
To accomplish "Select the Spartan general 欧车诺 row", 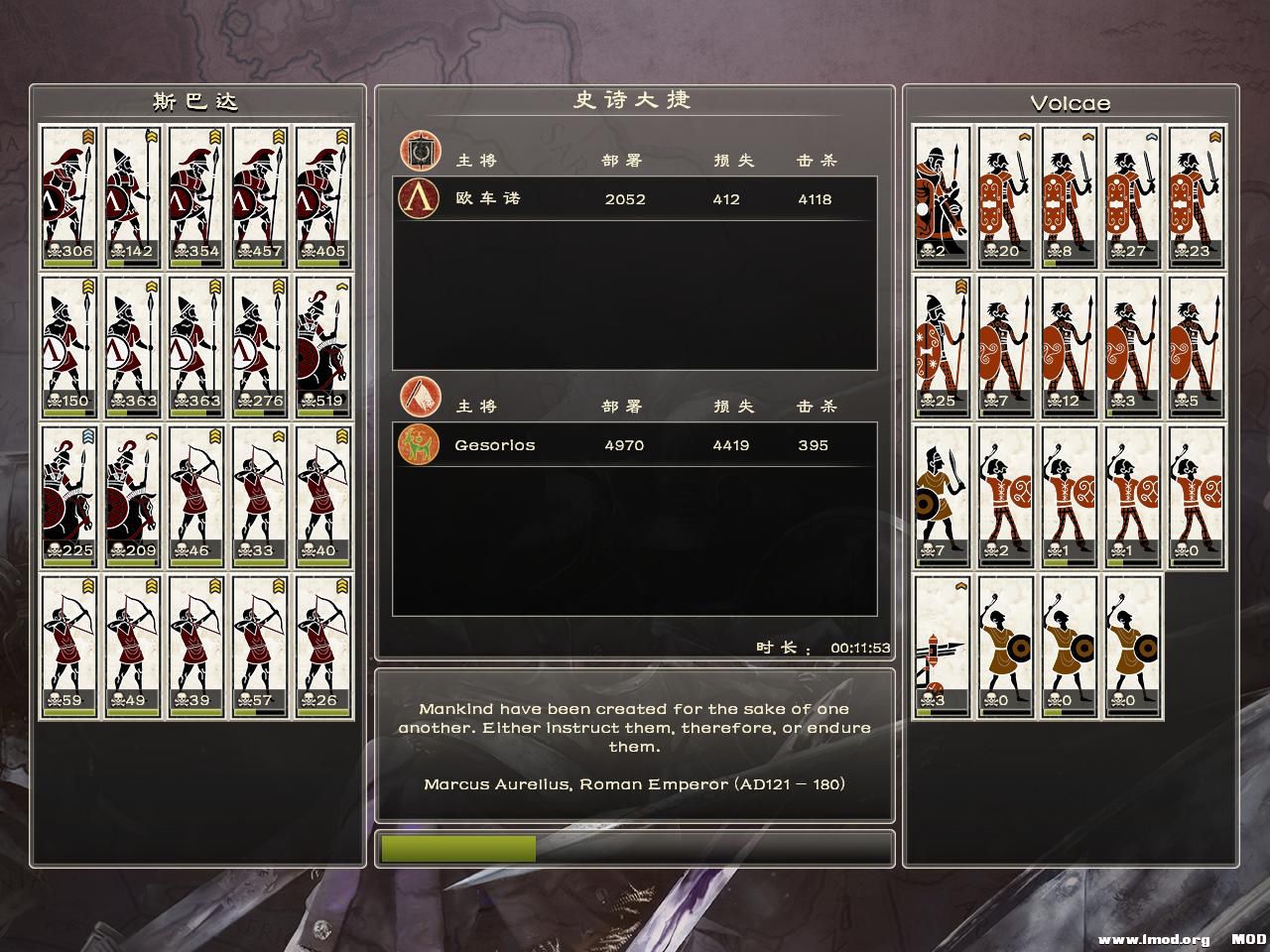I will (635, 198).
